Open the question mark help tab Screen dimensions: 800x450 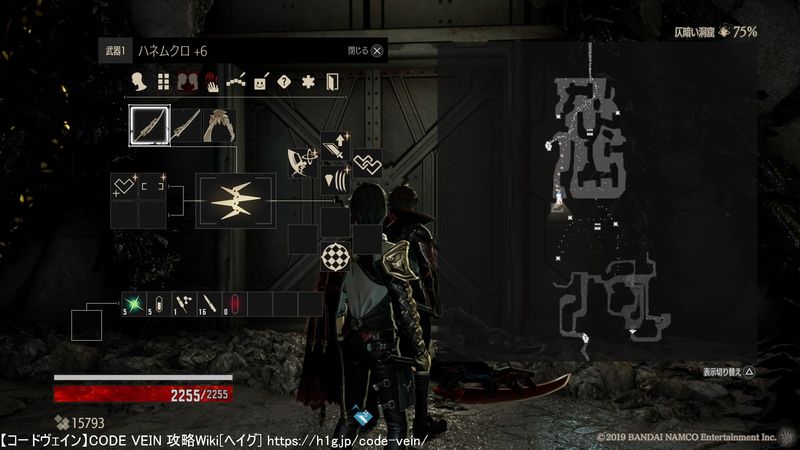tap(284, 82)
